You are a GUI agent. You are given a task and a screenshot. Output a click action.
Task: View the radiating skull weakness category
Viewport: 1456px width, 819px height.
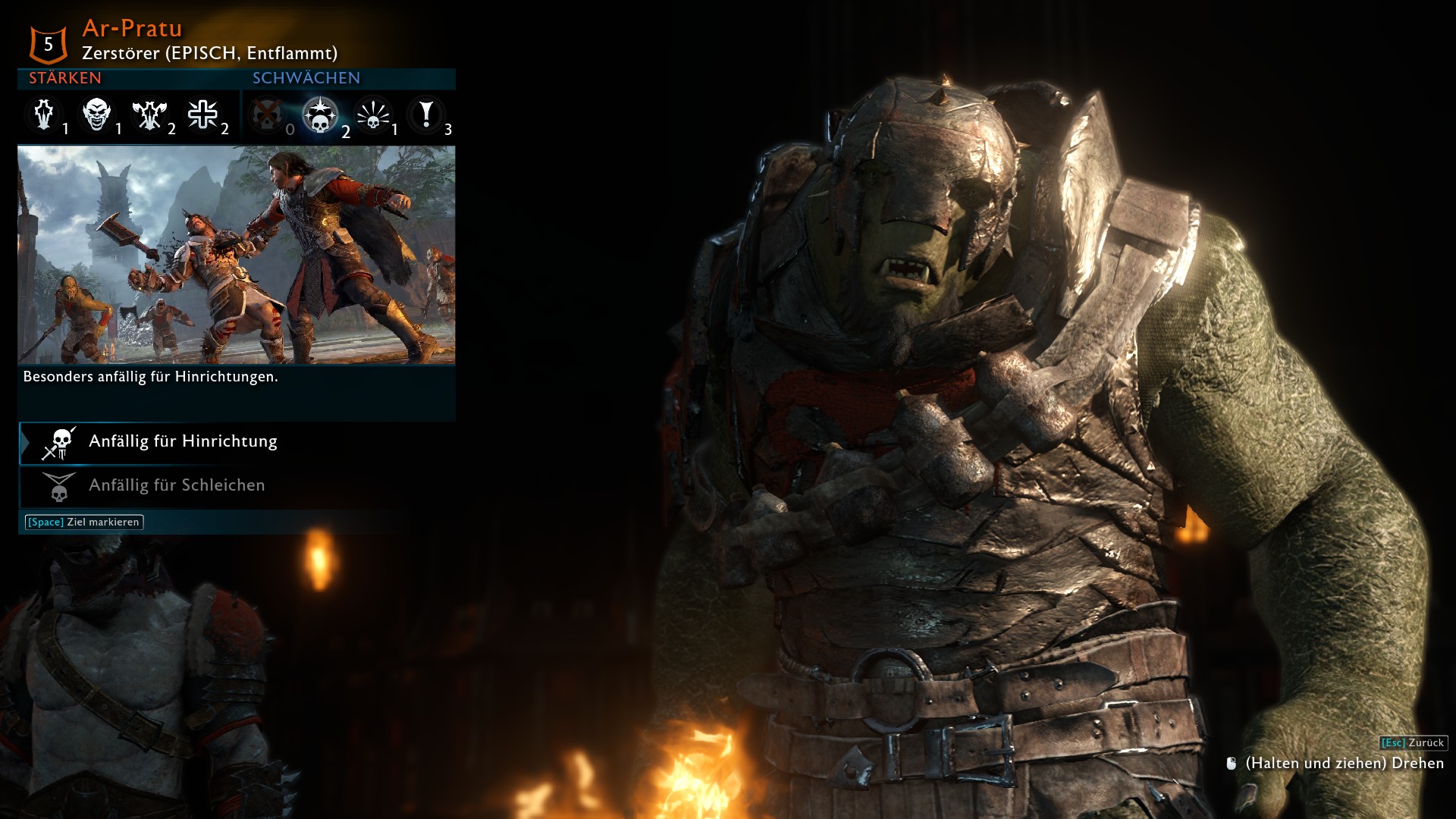coord(373,115)
